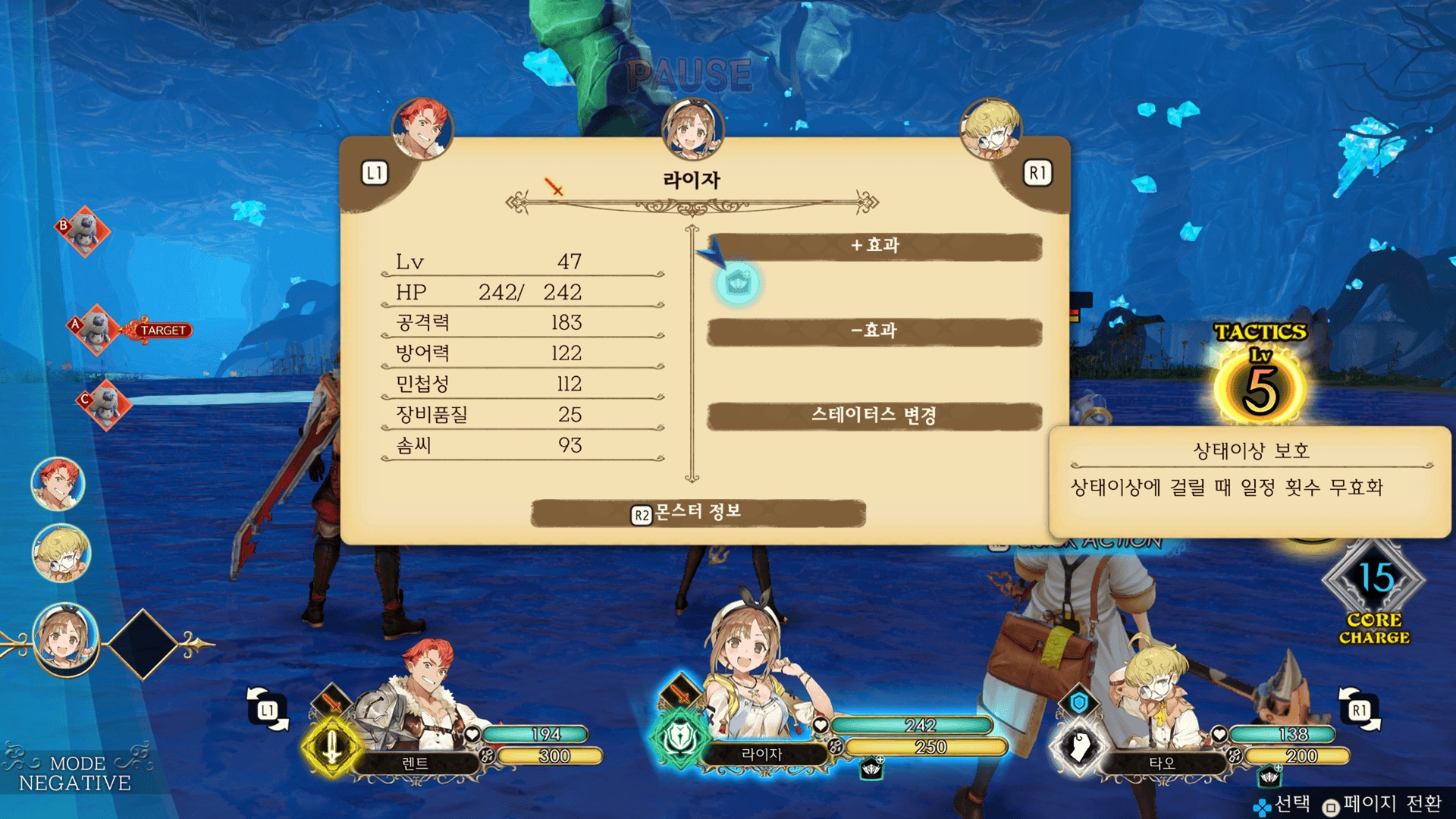The height and width of the screenshot is (819, 1456).
Task: Target enemy A with the TARGET marker
Action: (x=96, y=329)
